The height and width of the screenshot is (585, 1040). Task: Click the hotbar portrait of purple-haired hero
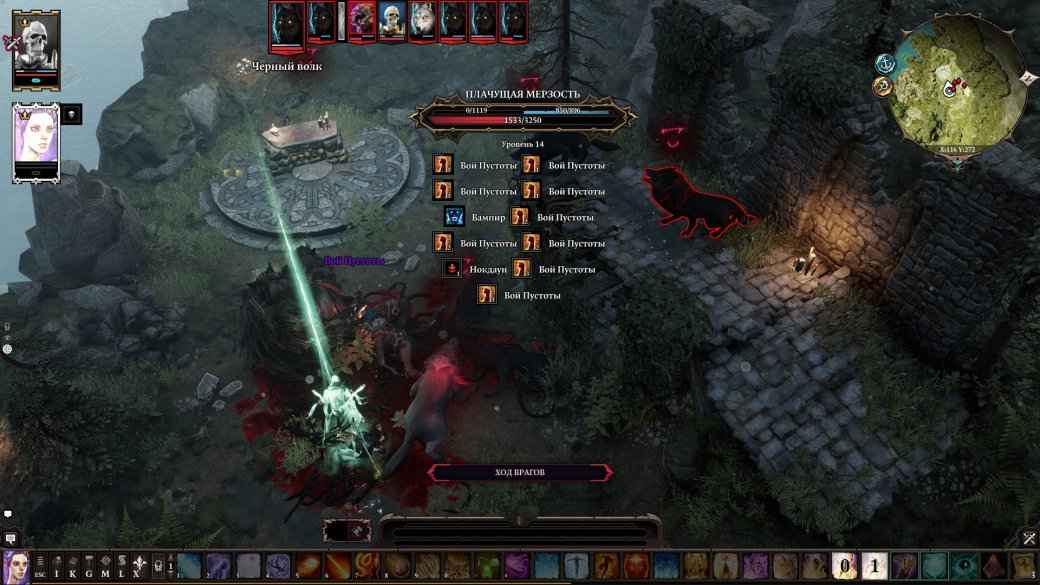tap(15, 567)
